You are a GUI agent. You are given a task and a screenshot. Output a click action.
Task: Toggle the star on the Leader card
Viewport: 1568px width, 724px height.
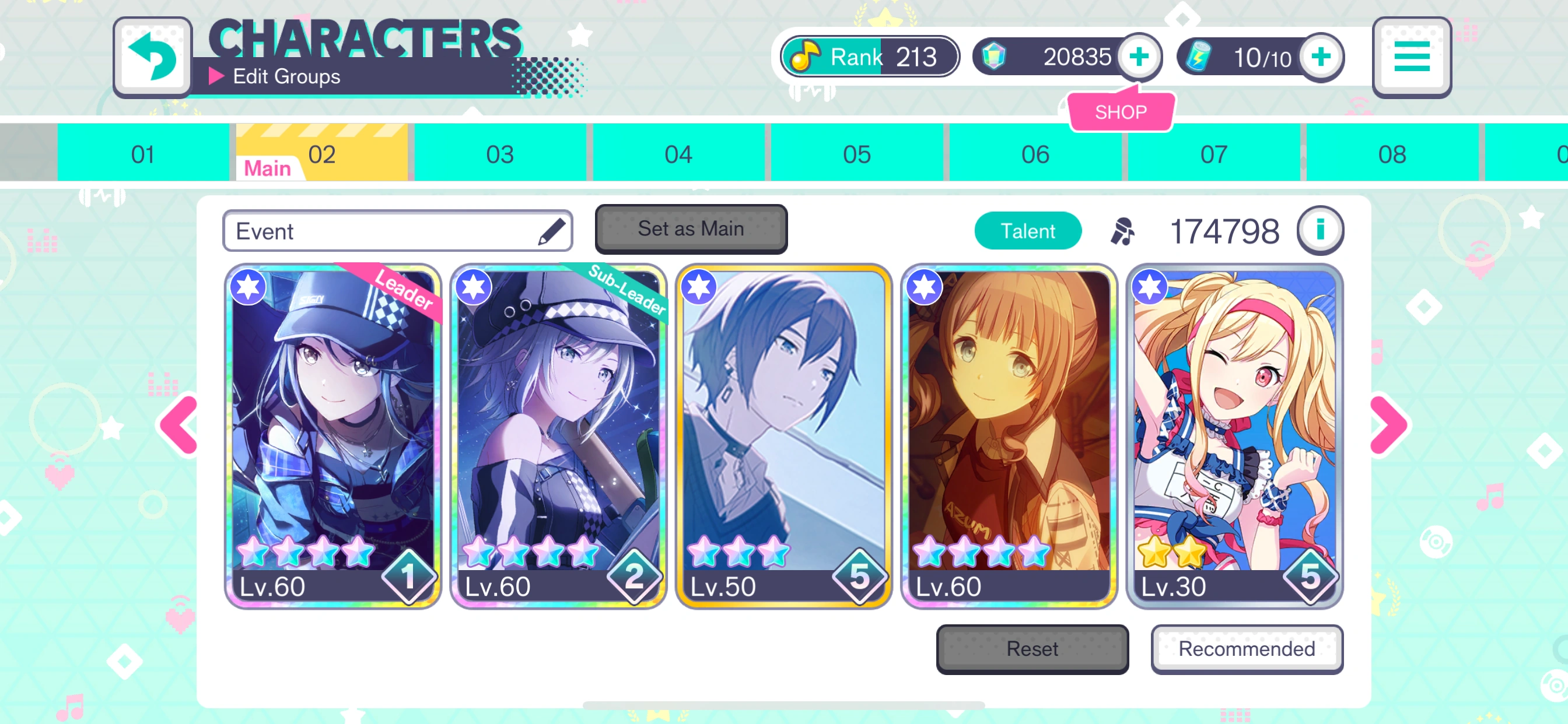pos(249,289)
